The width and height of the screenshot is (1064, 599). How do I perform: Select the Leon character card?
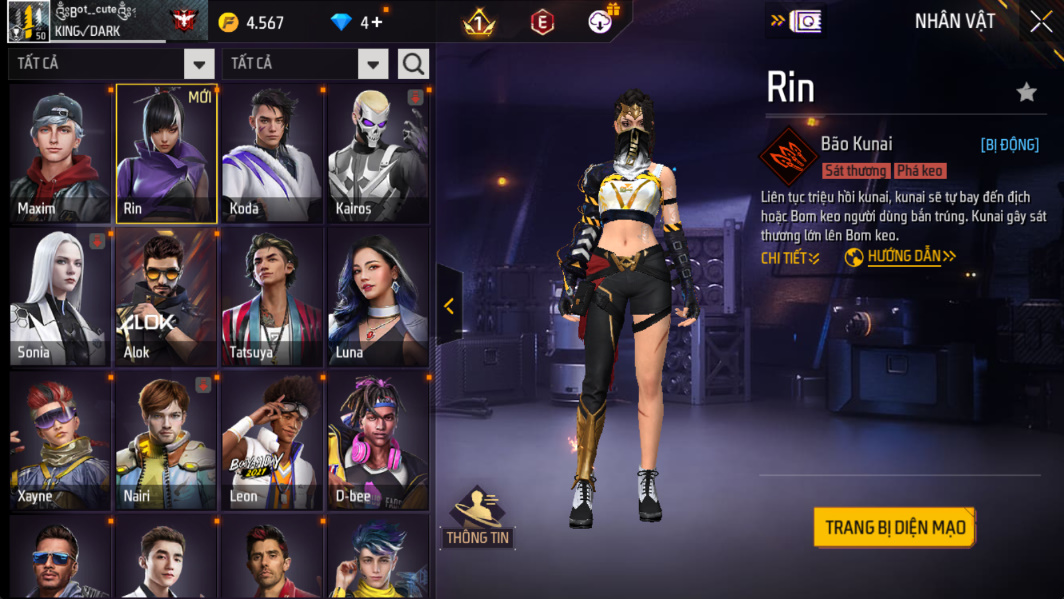(x=272, y=441)
